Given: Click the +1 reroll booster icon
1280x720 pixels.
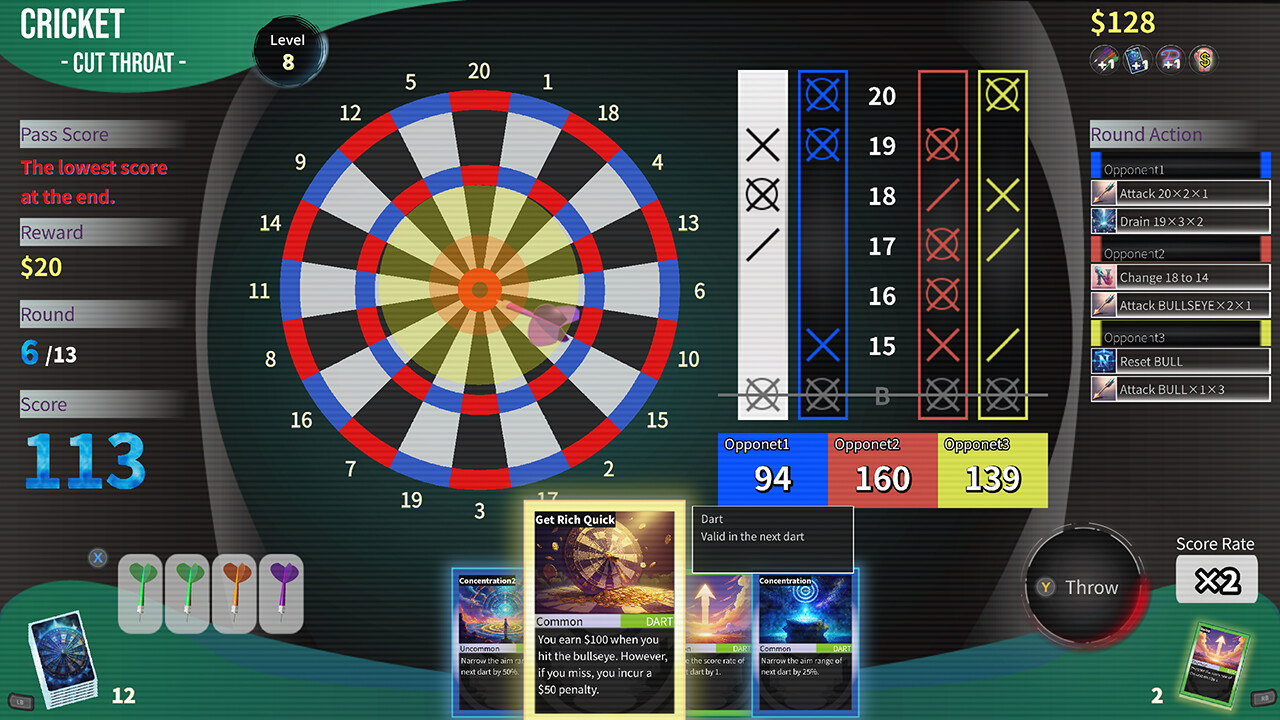Looking at the screenshot, I should coord(1170,59).
